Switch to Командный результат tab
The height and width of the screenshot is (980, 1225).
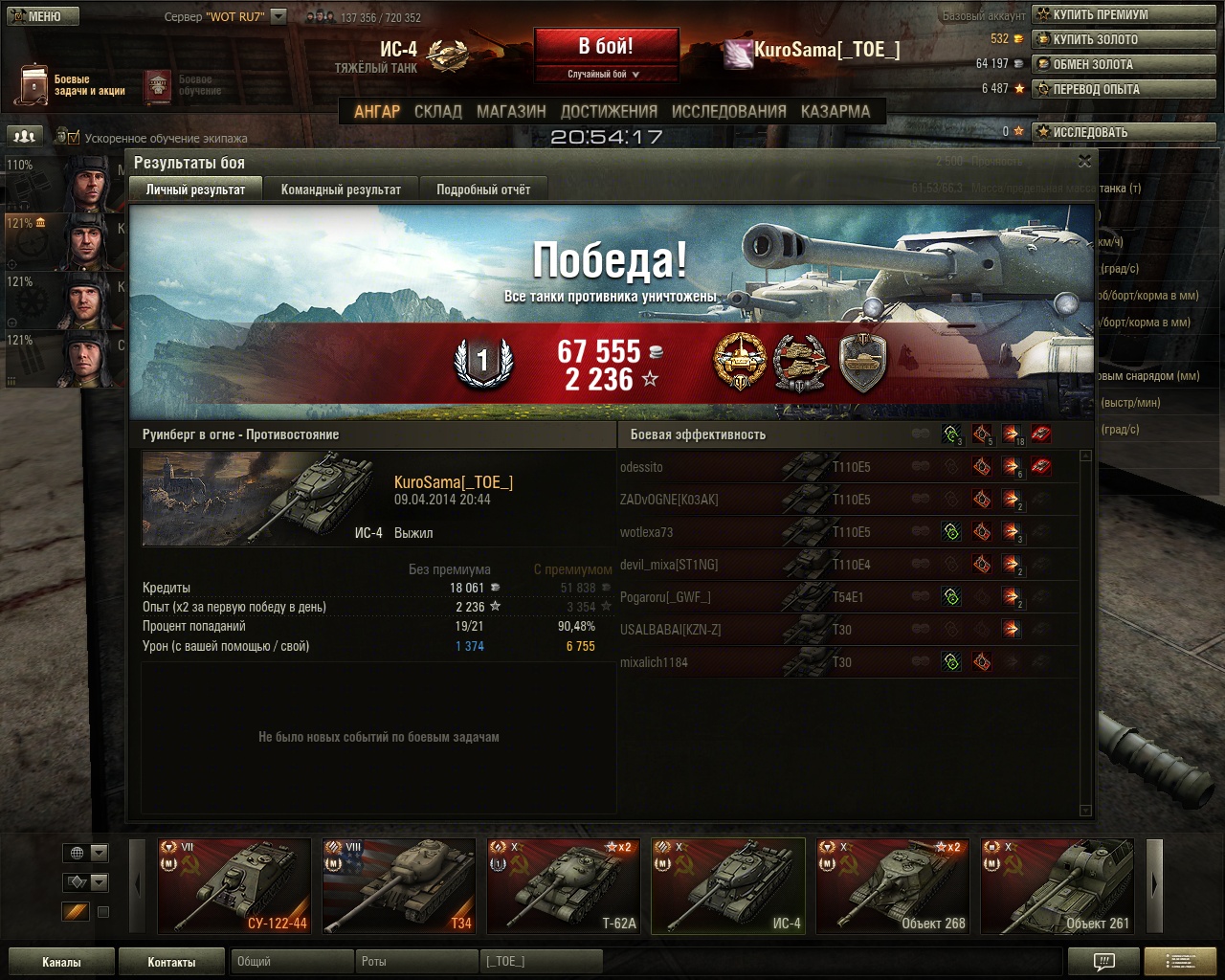pos(341,189)
